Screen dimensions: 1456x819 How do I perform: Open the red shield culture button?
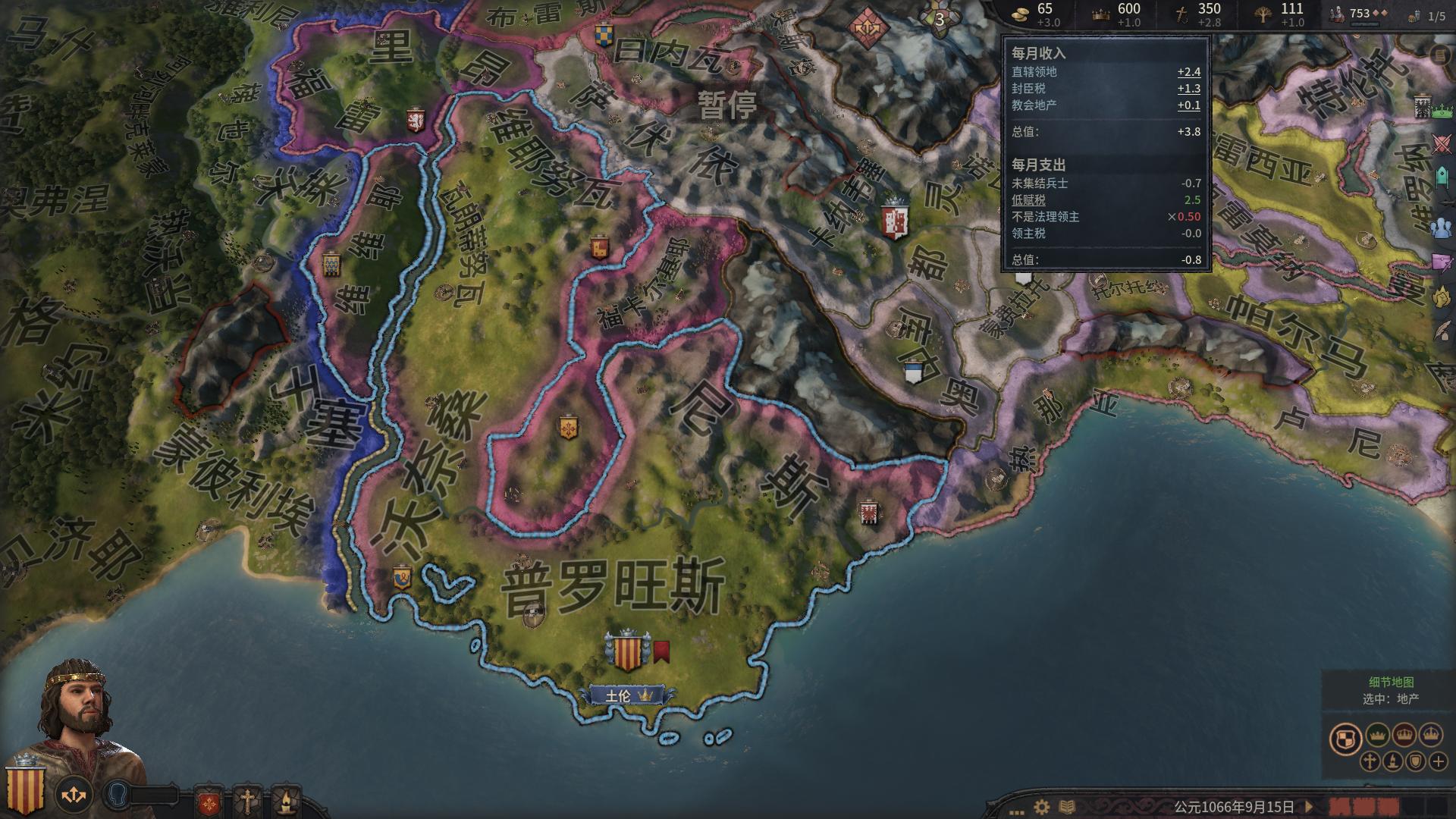coord(209,801)
